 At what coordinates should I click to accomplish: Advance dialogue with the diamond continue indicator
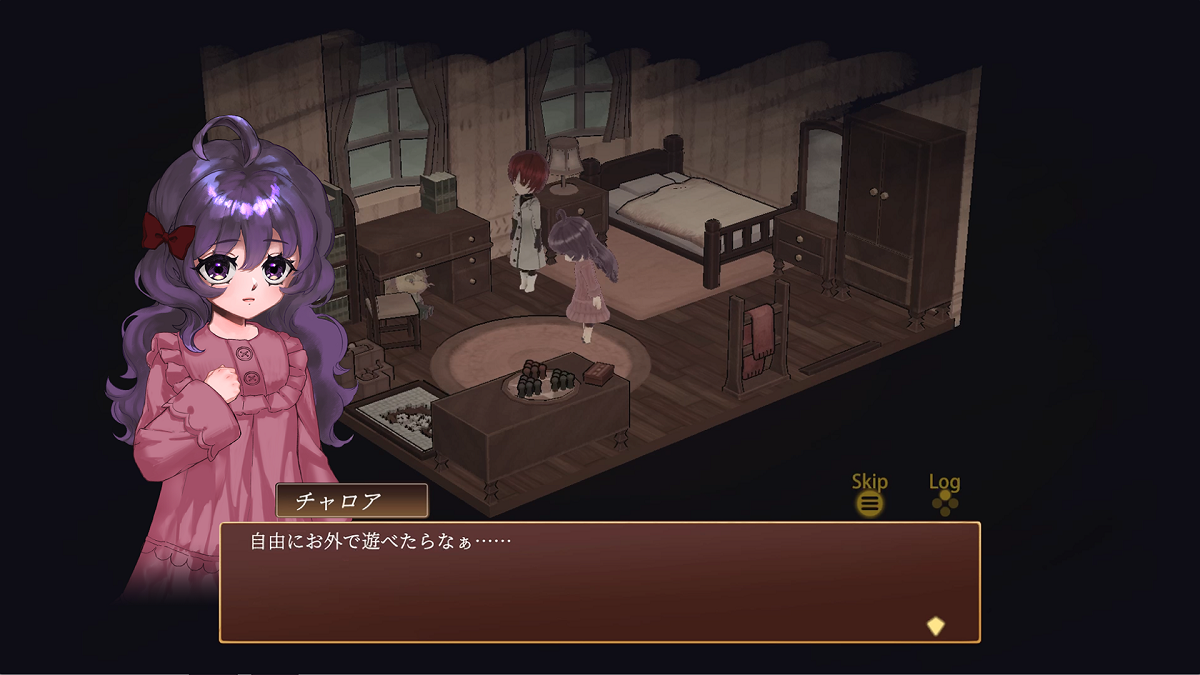[x=935, y=626]
